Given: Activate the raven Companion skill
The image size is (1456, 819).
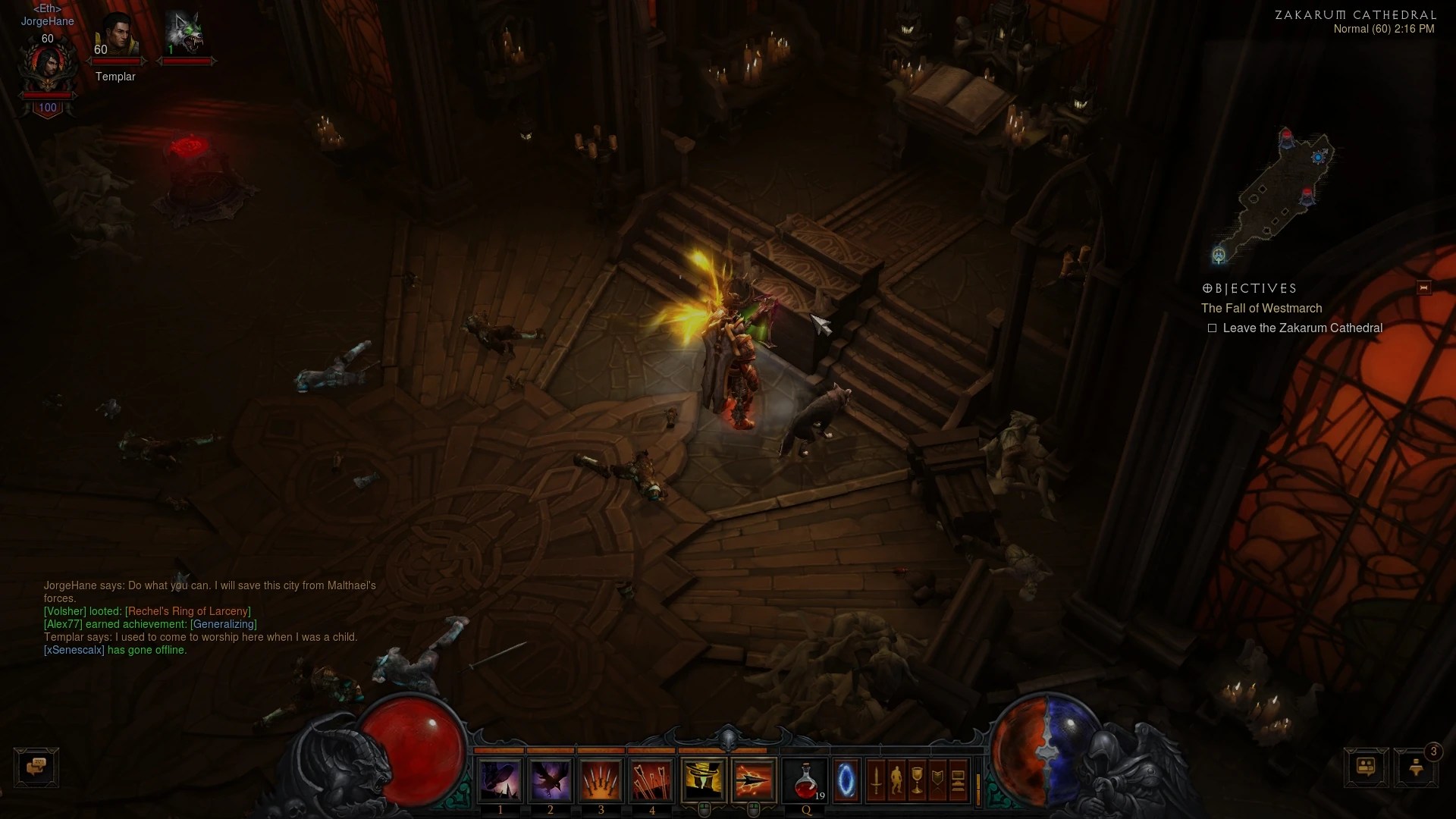Looking at the screenshot, I should [551, 780].
